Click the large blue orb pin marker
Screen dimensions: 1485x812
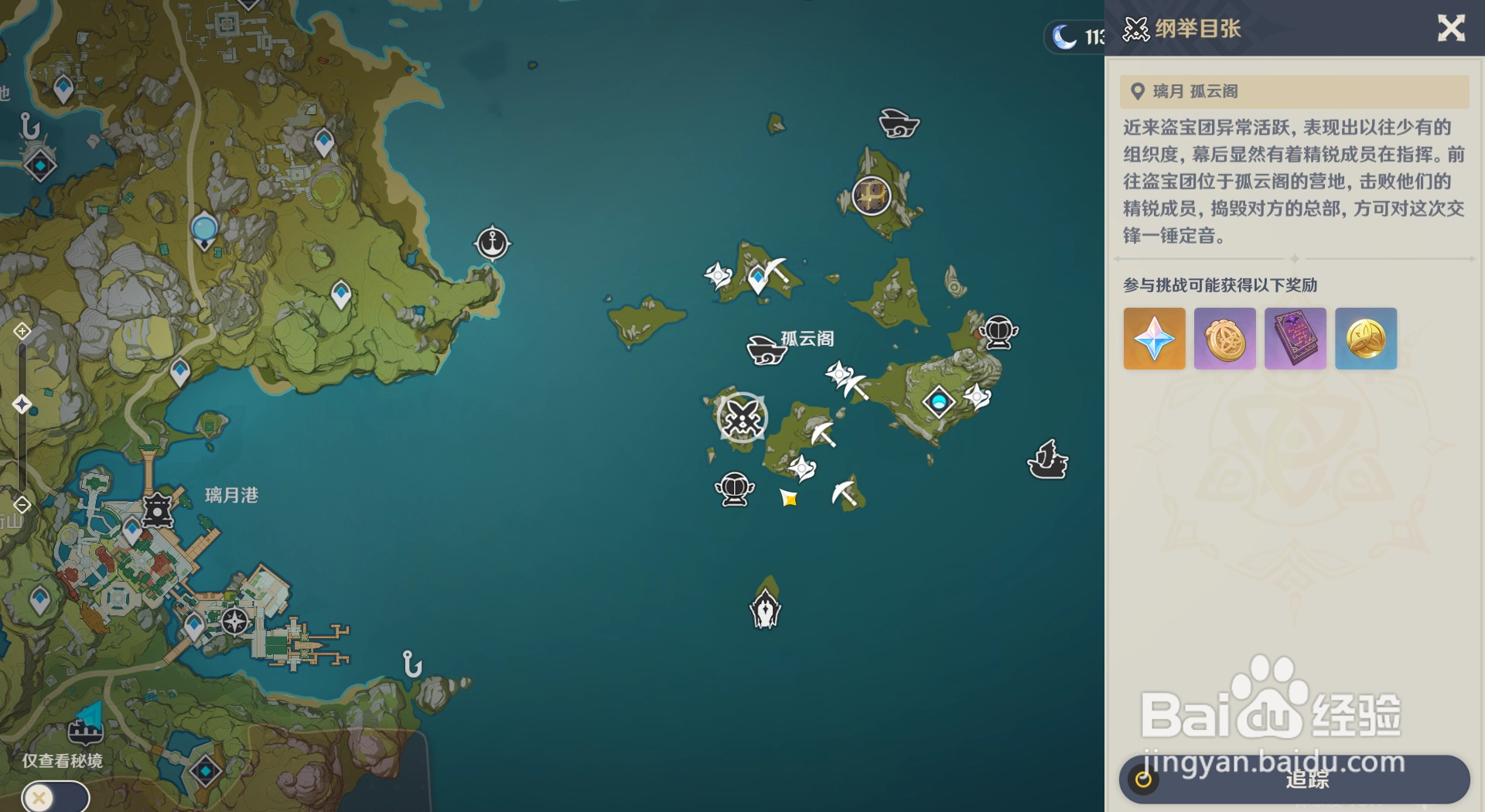[x=204, y=230]
